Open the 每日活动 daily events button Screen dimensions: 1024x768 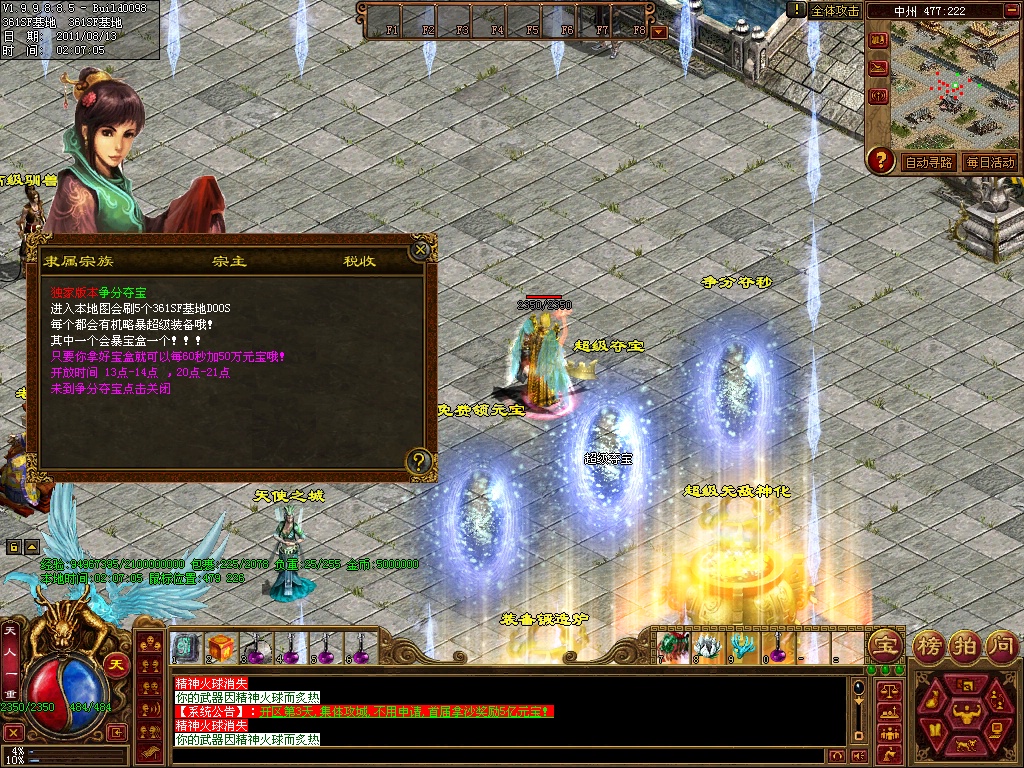tap(989, 162)
